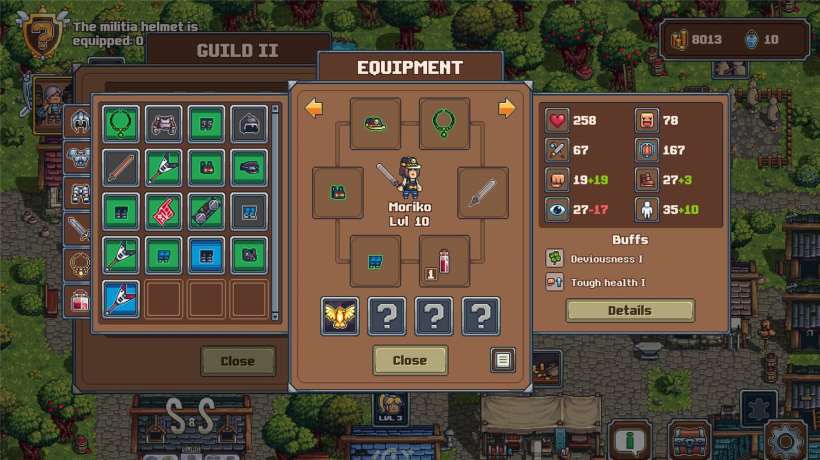Close the Guild inventory window
820x460 pixels.
[237, 361]
